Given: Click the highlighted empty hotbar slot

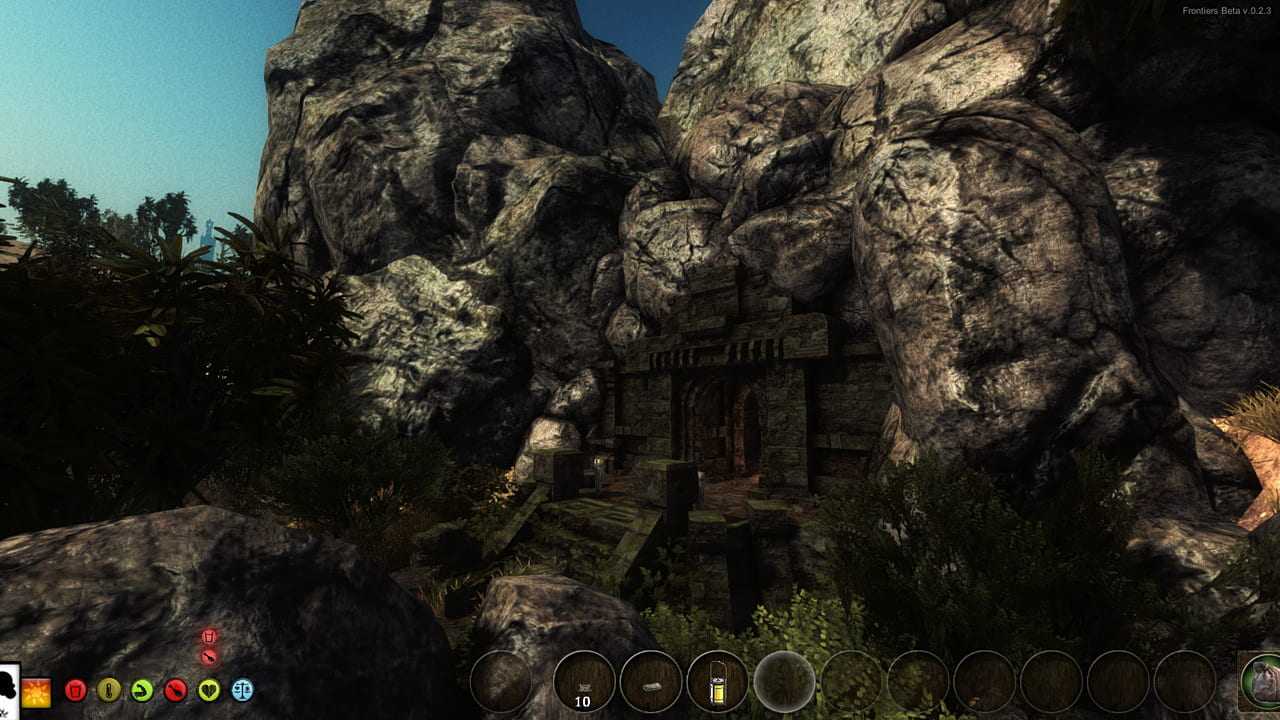Looking at the screenshot, I should pyautogui.click(x=784, y=681).
